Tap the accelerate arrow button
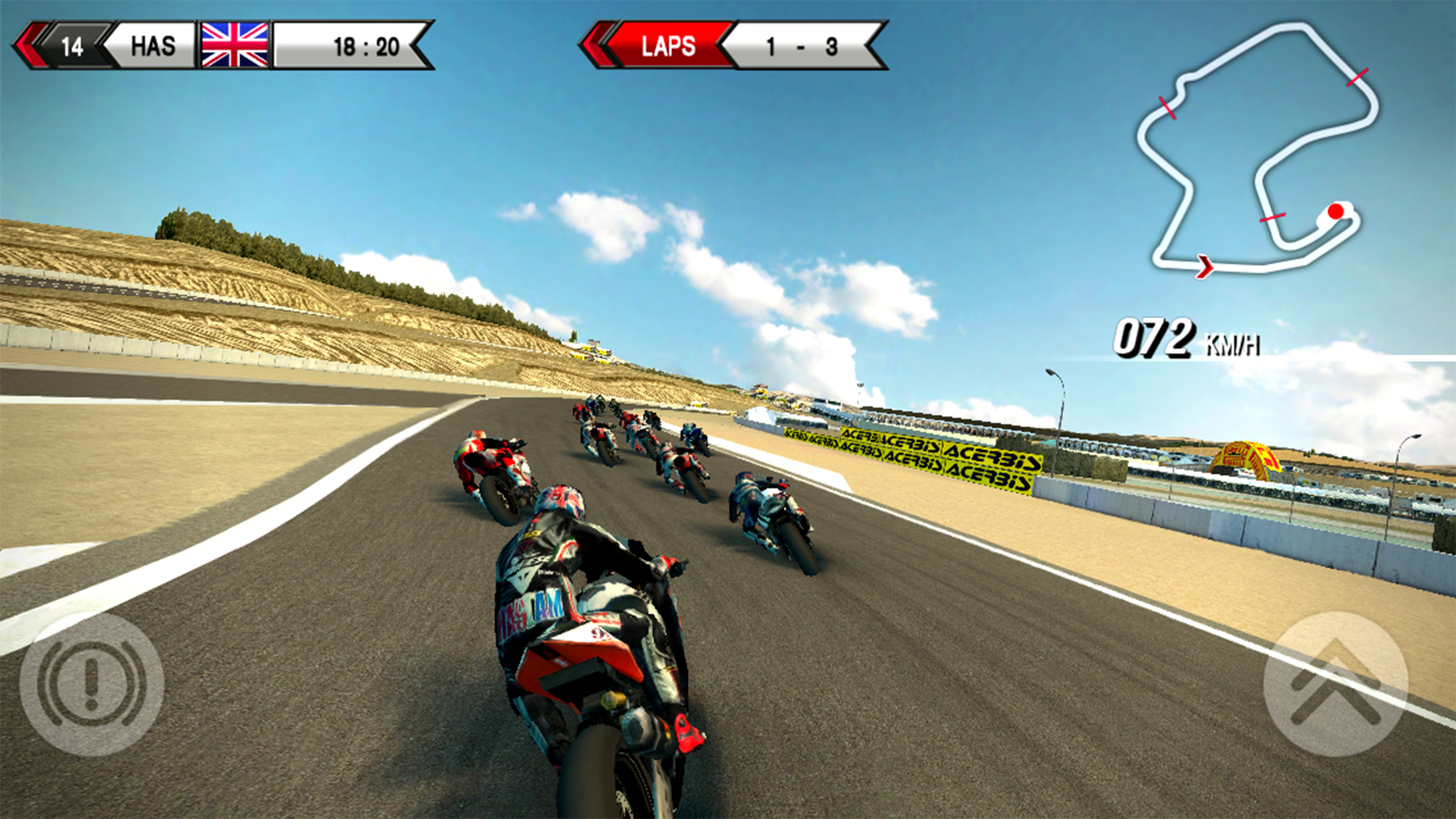1456x819 pixels. click(1335, 684)
